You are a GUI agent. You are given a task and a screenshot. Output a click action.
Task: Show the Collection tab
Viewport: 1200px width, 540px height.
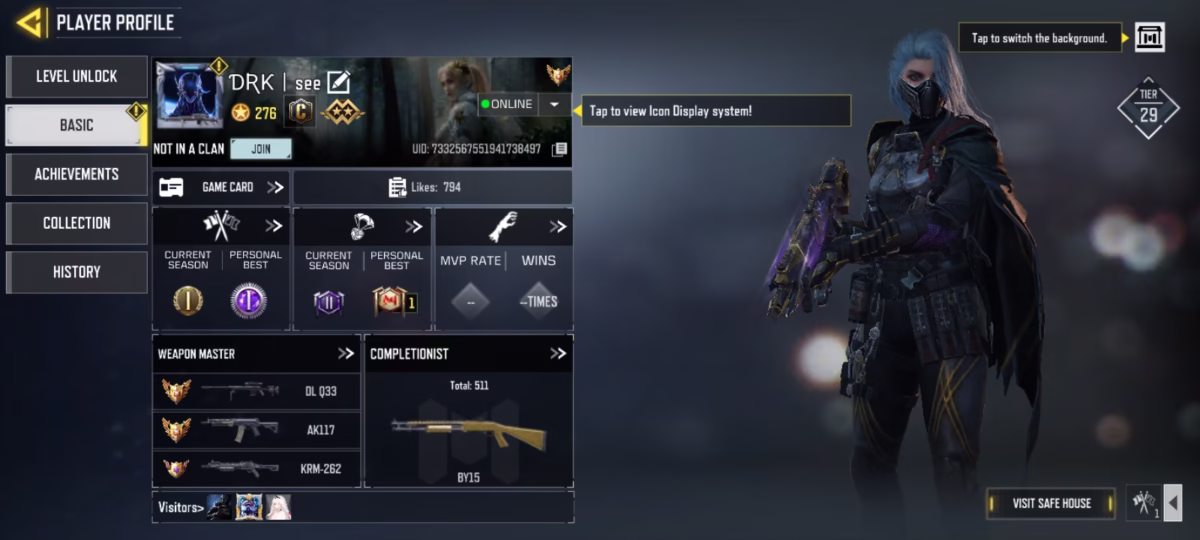(77, 223)
